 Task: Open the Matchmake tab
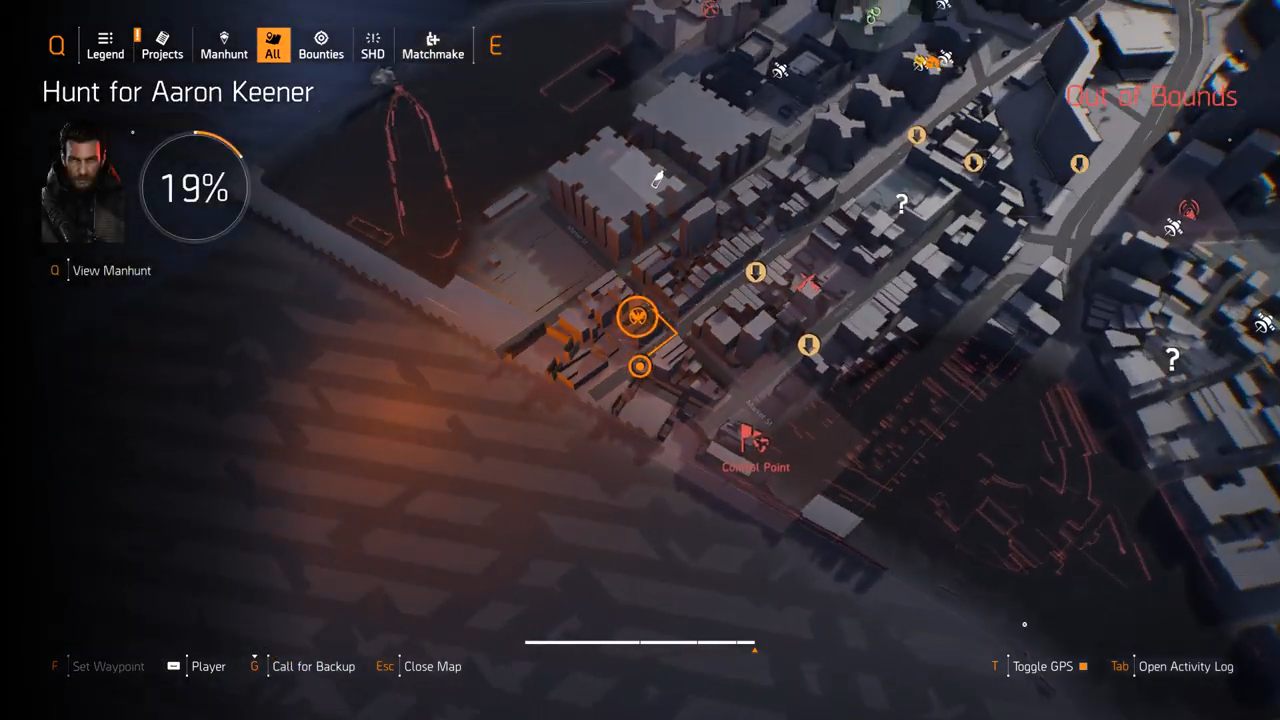coord(433,46)
